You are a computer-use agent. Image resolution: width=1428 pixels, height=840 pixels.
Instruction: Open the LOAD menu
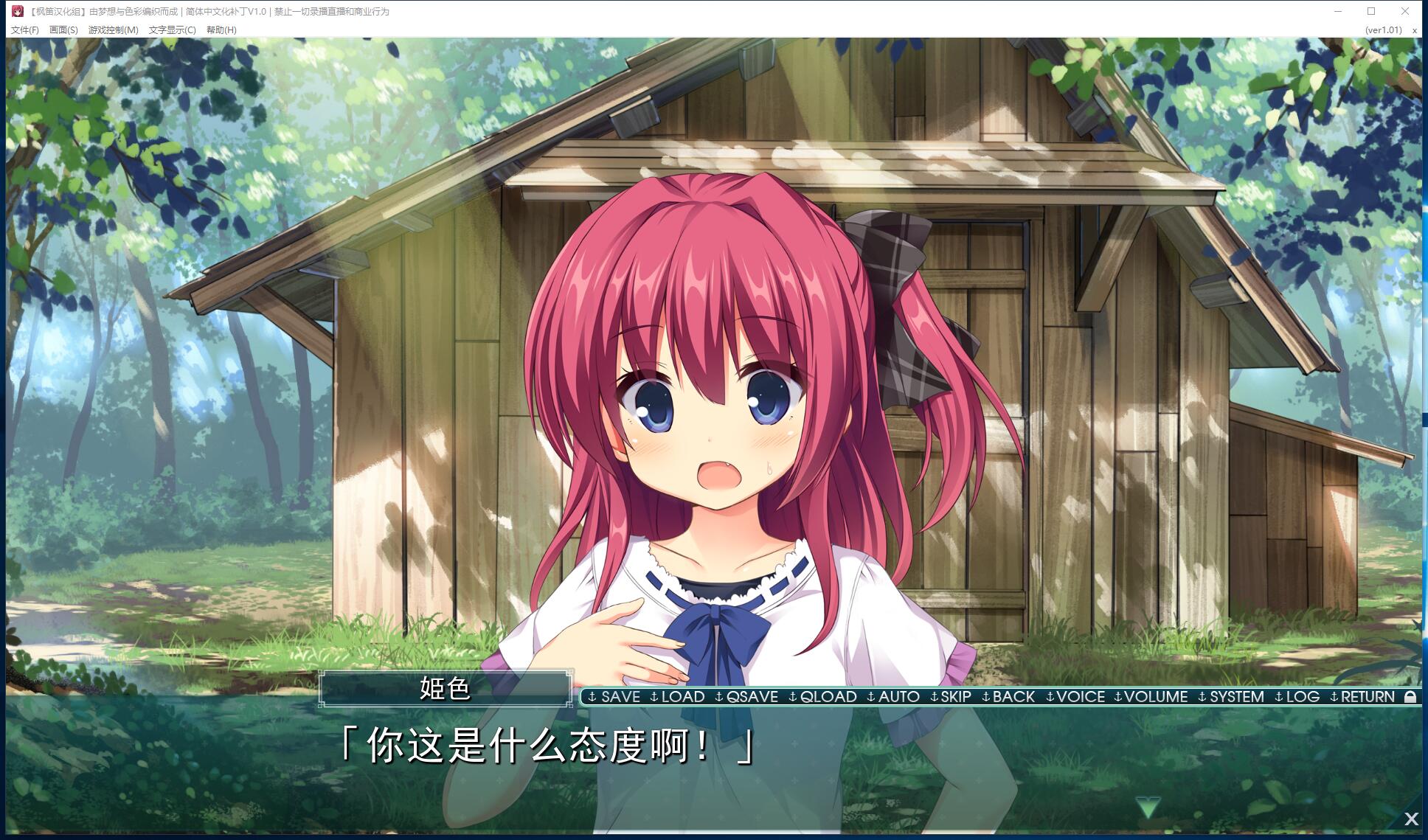[x=677, y=697]
